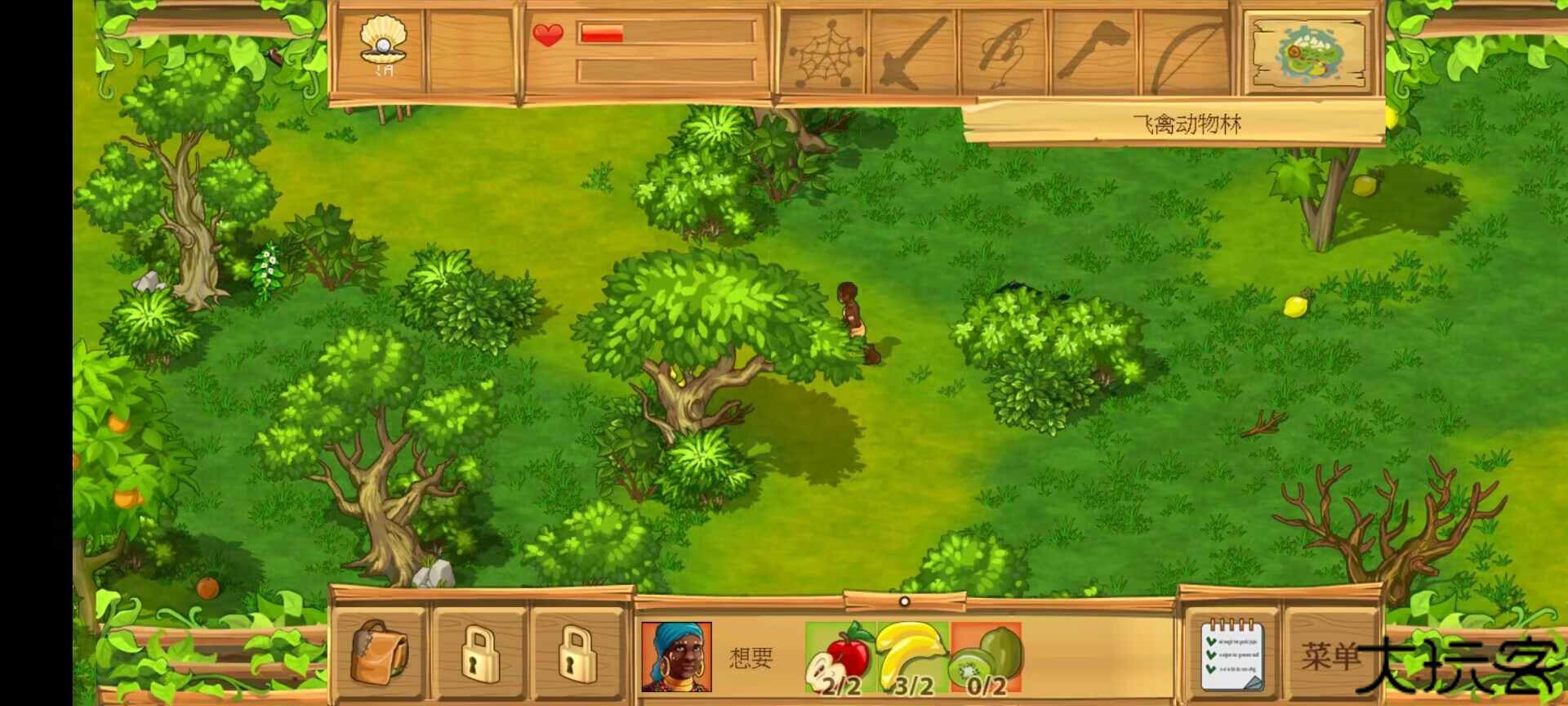
Task: Select the shovel tool slot
Action: [915, 54]
